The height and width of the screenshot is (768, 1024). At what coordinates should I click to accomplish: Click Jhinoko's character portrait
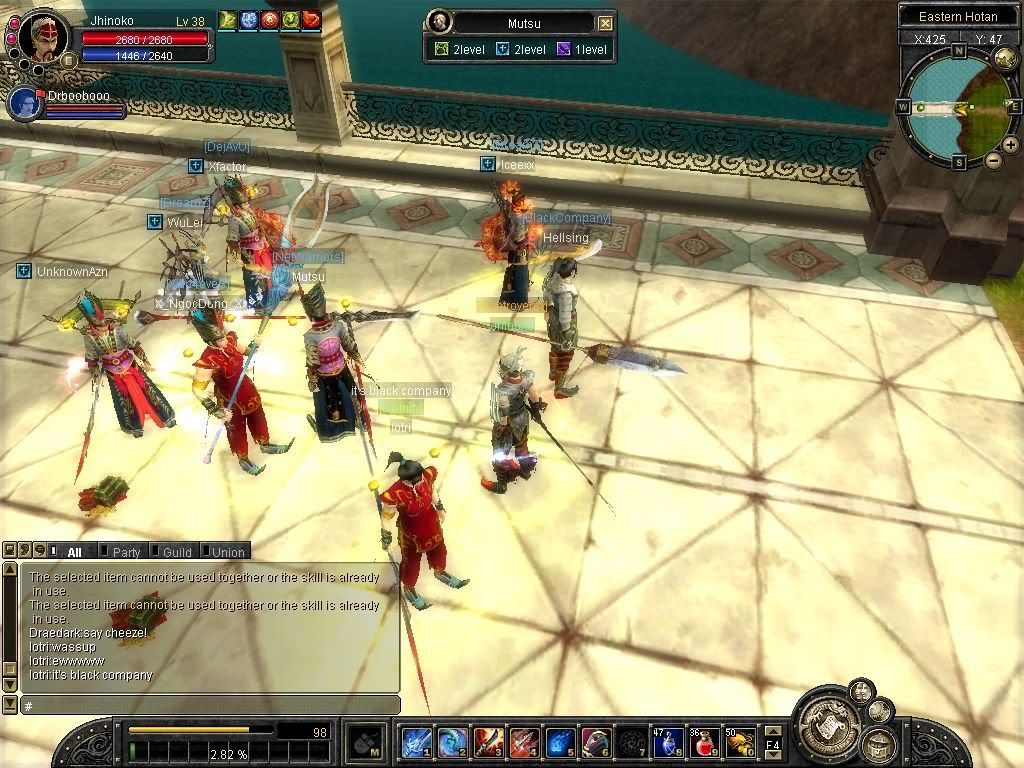pos(44,37)
